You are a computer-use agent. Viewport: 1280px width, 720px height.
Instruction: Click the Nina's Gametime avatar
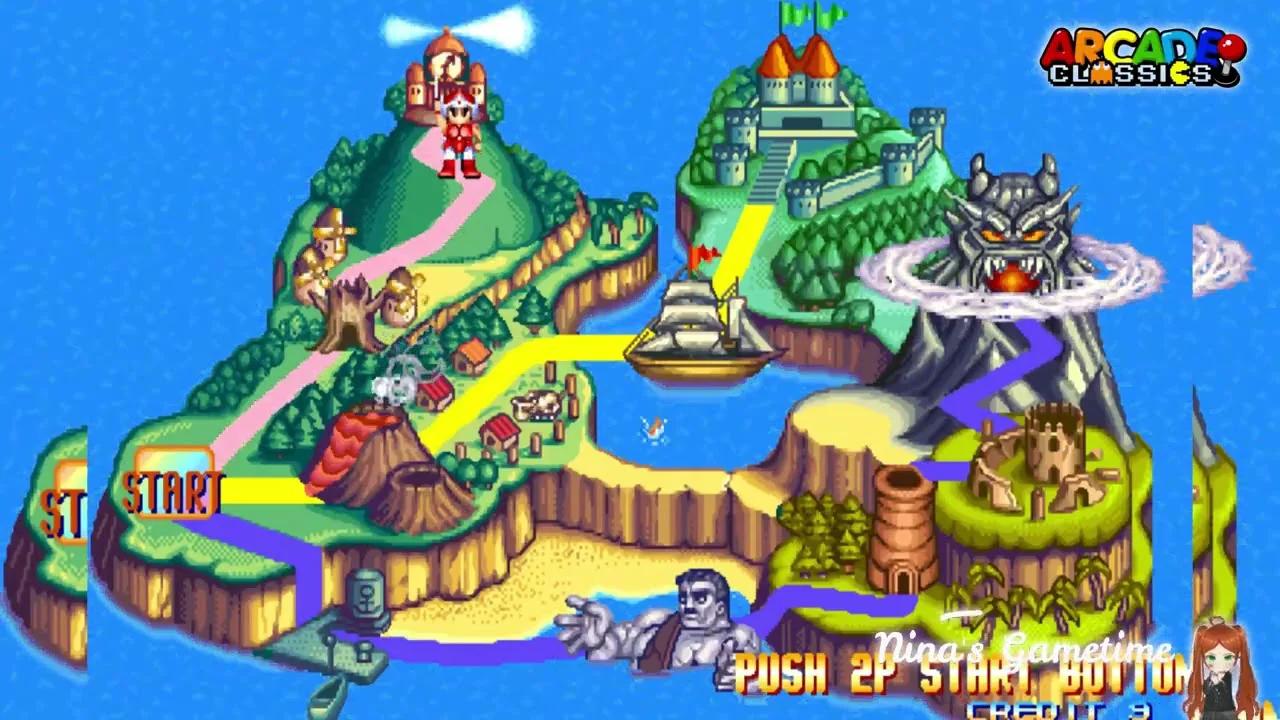coord(1220,670)
